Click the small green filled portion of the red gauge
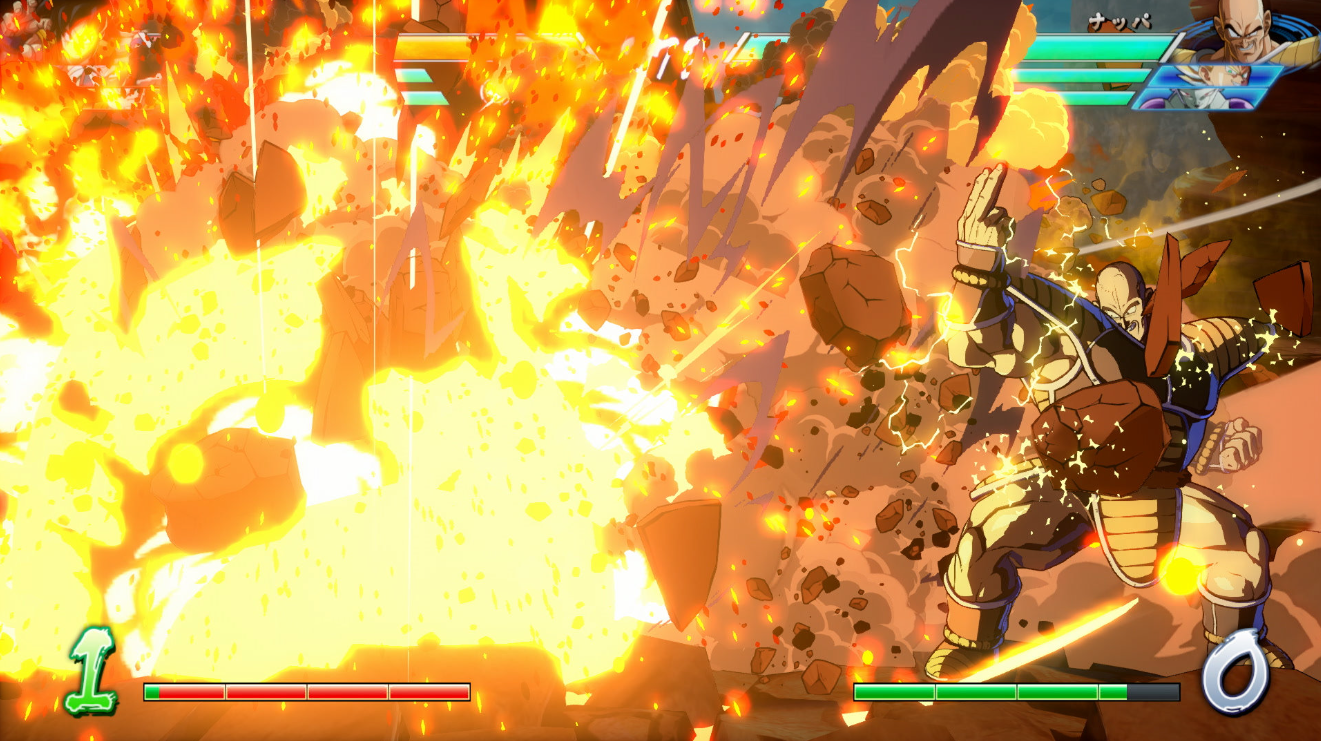 coord(151,692)
